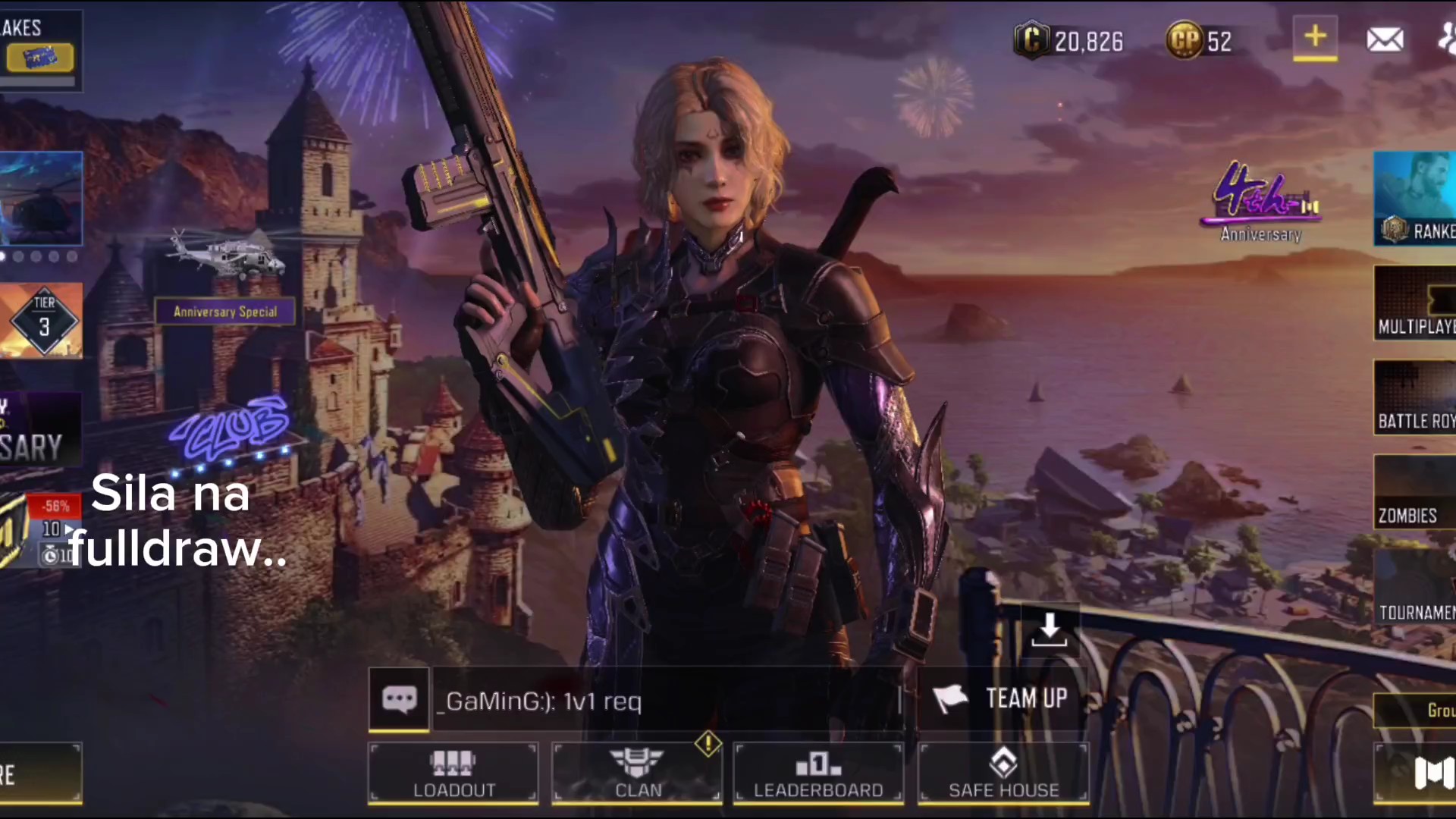
Task: Choose the Battle Royale mode
Action: point(1414,397)
